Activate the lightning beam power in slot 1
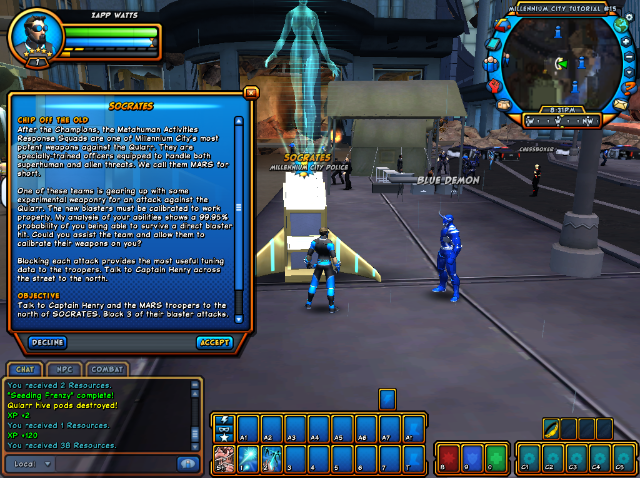This screenshot has width=640, height=478. point(246,459)
